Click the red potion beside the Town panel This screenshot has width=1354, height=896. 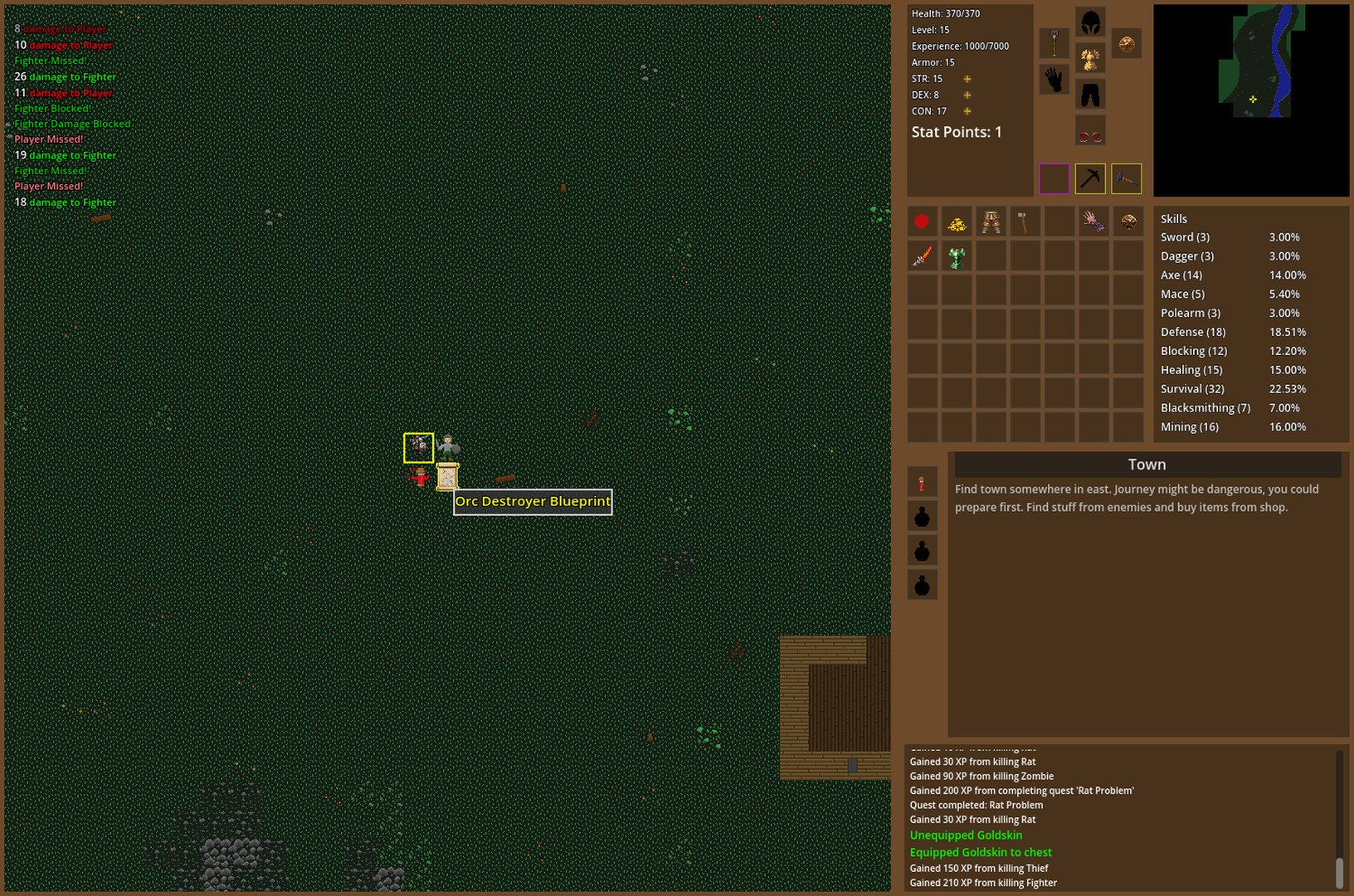923,482
